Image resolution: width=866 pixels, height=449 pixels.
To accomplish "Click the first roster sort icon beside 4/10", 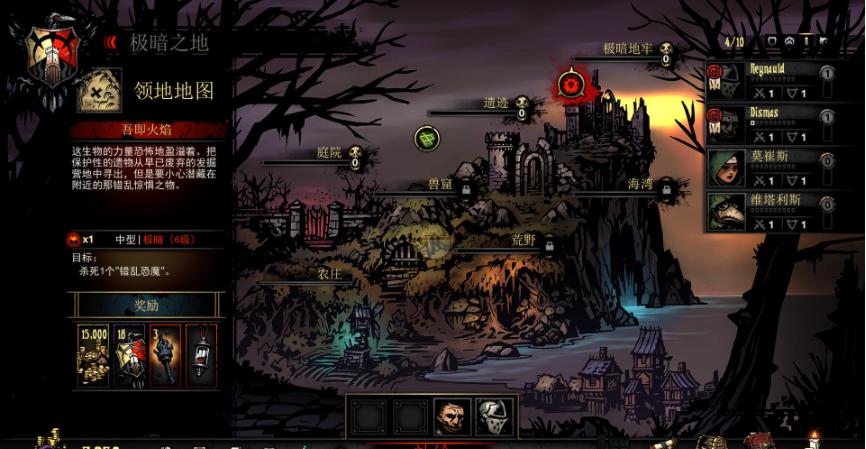I will (x=771, y=43).
